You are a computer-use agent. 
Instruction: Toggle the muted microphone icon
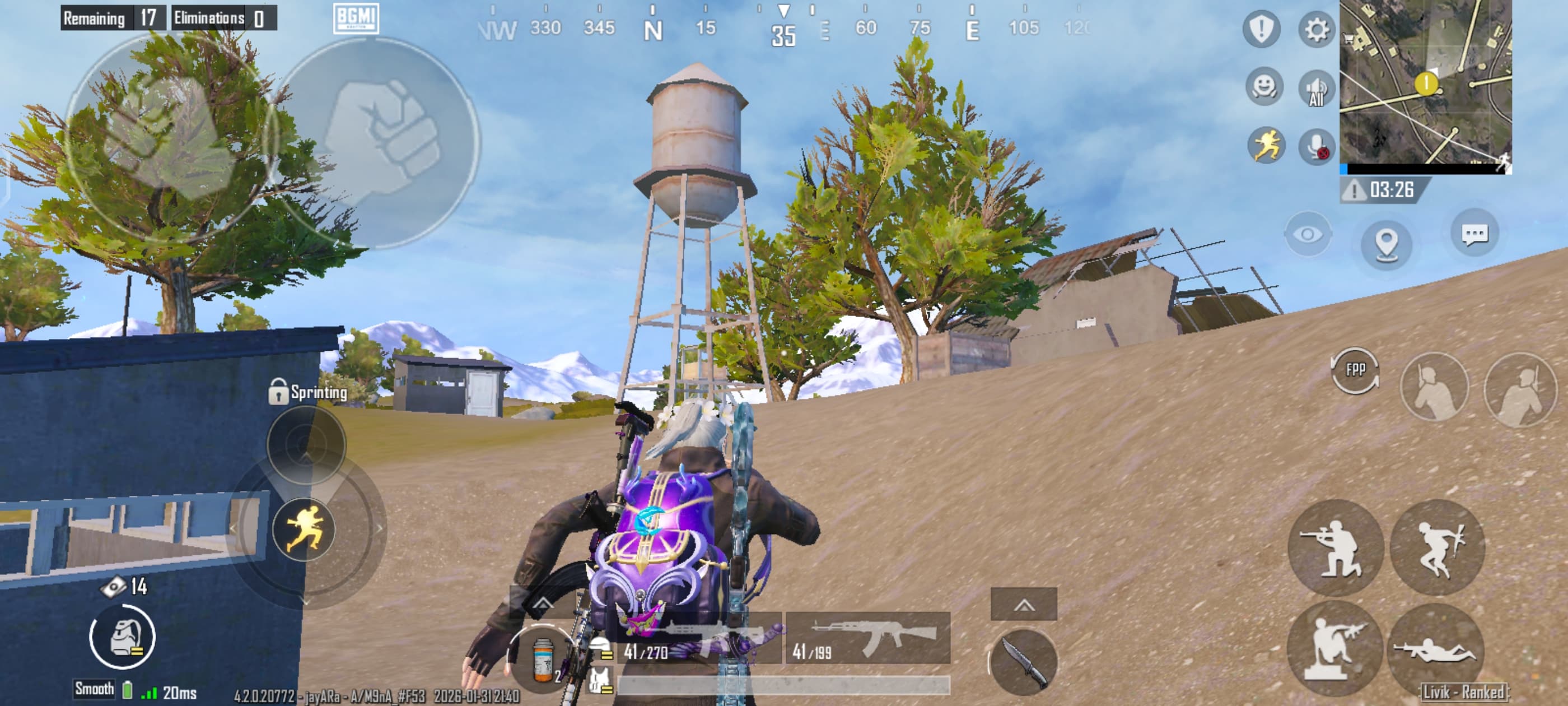point(1317,147)
